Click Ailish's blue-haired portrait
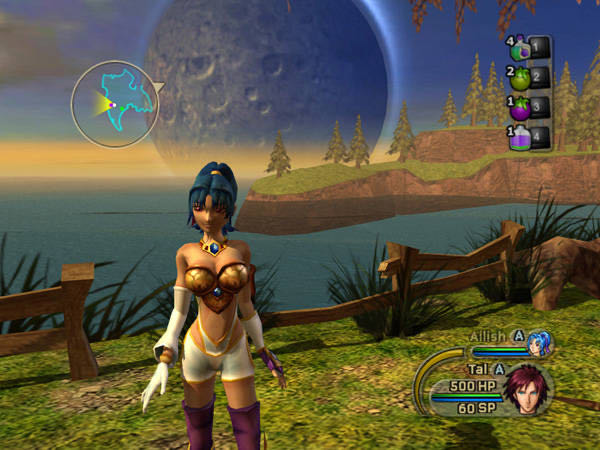This screenshot has width=600, height=450. (x=541, y=343)
